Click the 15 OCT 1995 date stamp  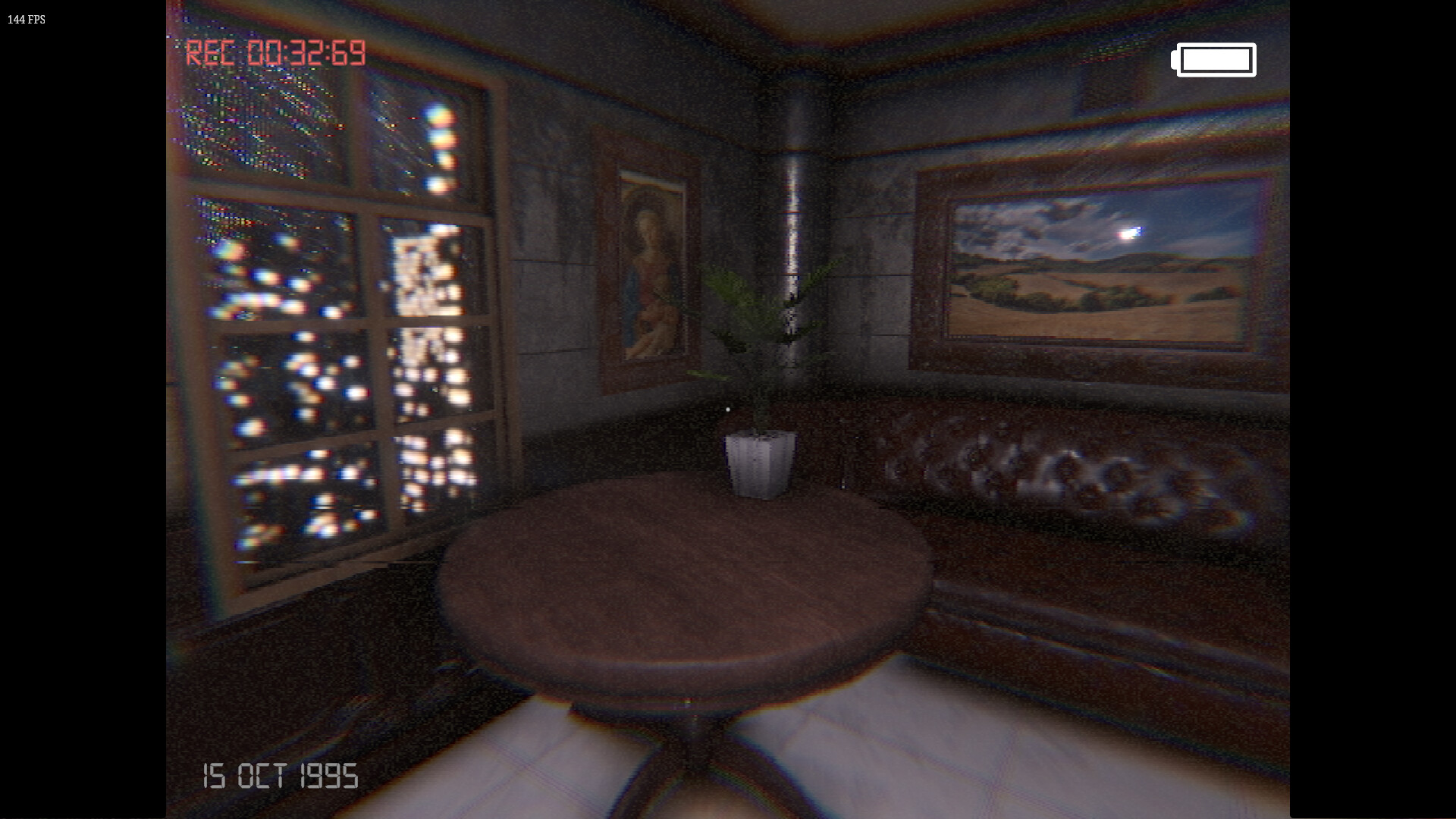pyautogui.click(x=281, y=775)
